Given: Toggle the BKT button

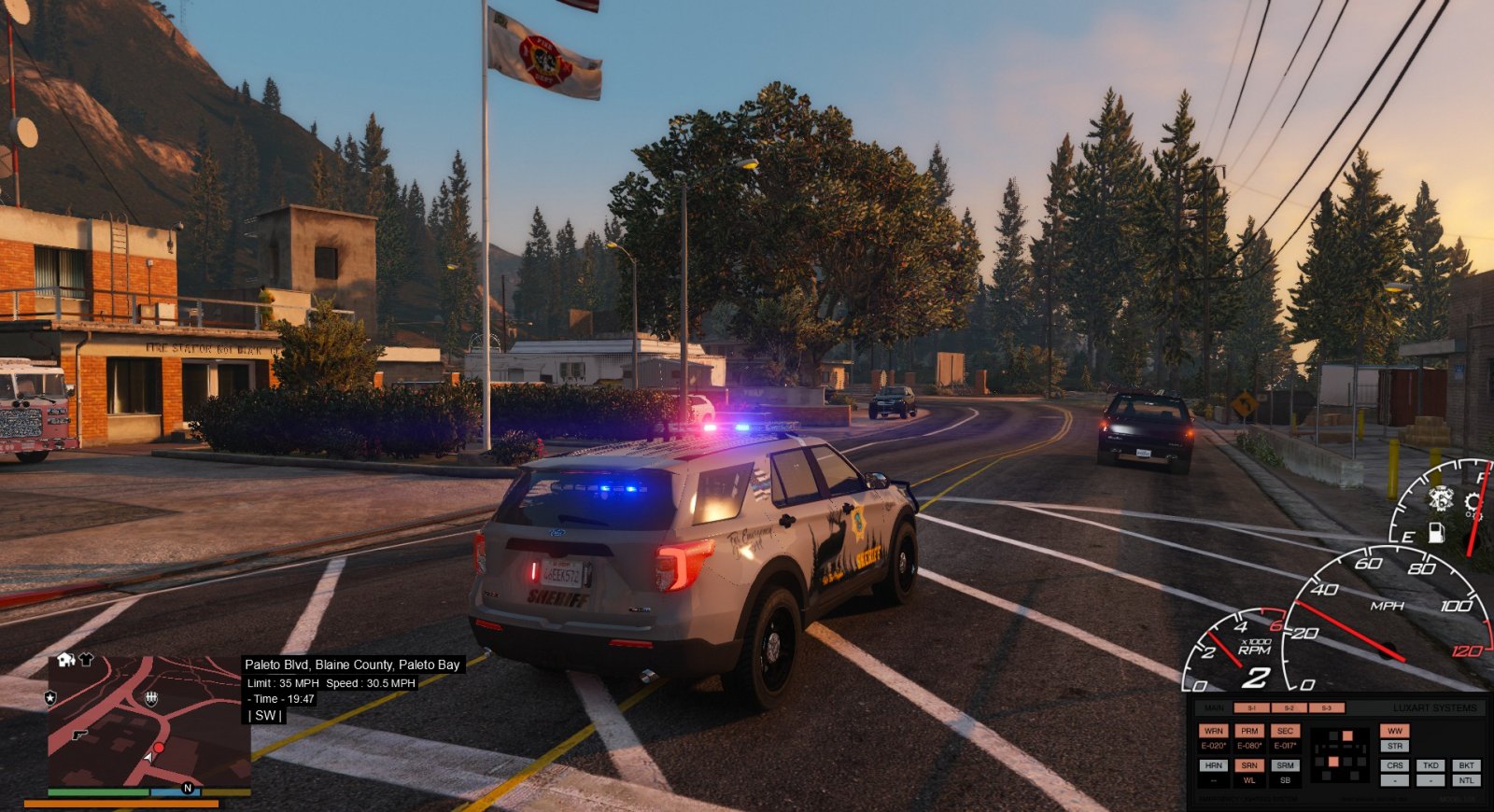Looking at the screenshot, I should point(1466,765).
